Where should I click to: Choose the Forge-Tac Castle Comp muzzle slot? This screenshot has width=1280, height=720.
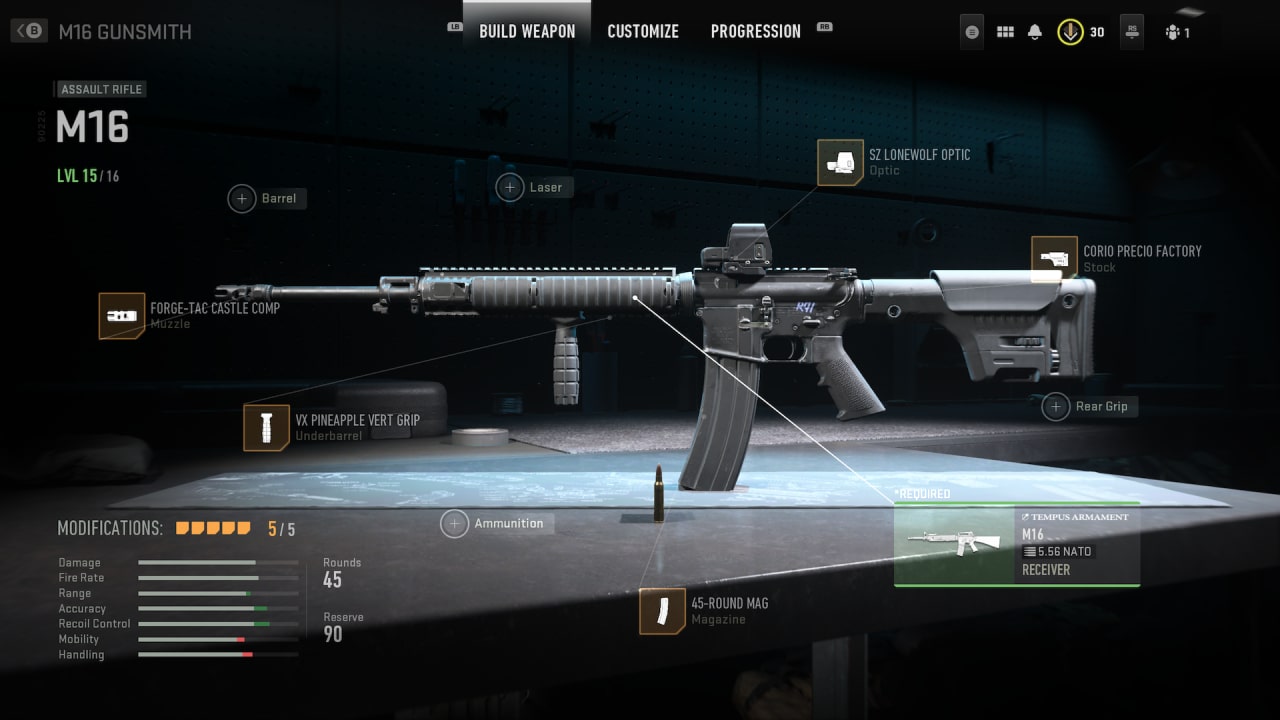click(x=122, y=316)
